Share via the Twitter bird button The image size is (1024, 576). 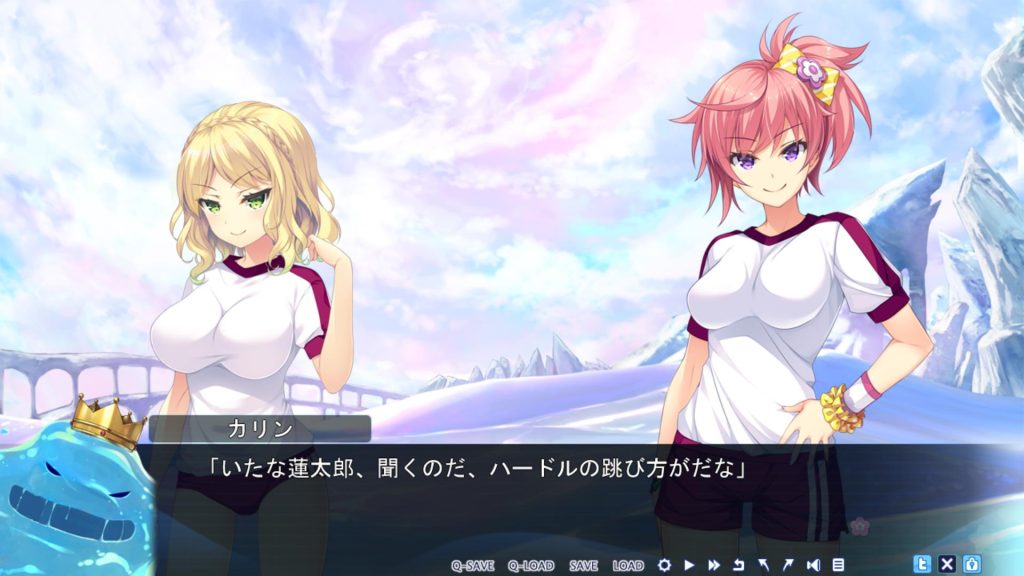[x=922, y=564]
